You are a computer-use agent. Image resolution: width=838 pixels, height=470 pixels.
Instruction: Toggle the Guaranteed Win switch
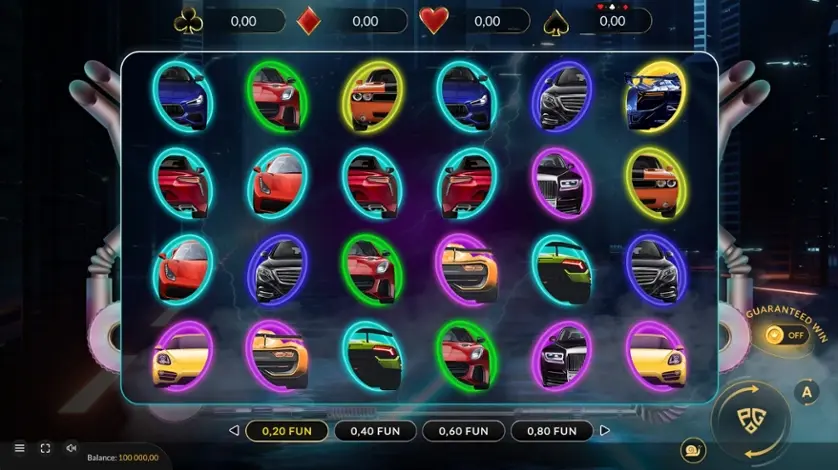point(787,335)
